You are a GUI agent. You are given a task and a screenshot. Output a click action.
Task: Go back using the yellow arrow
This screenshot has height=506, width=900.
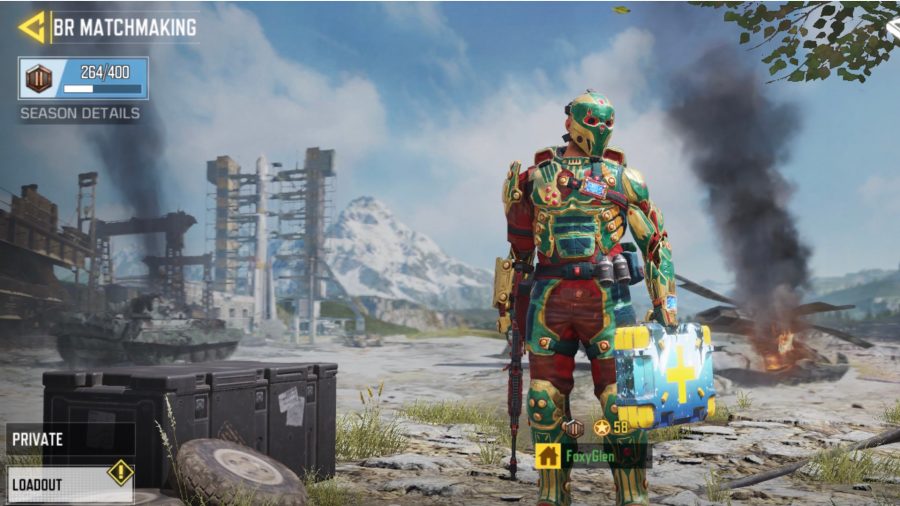tap(31, 27)
